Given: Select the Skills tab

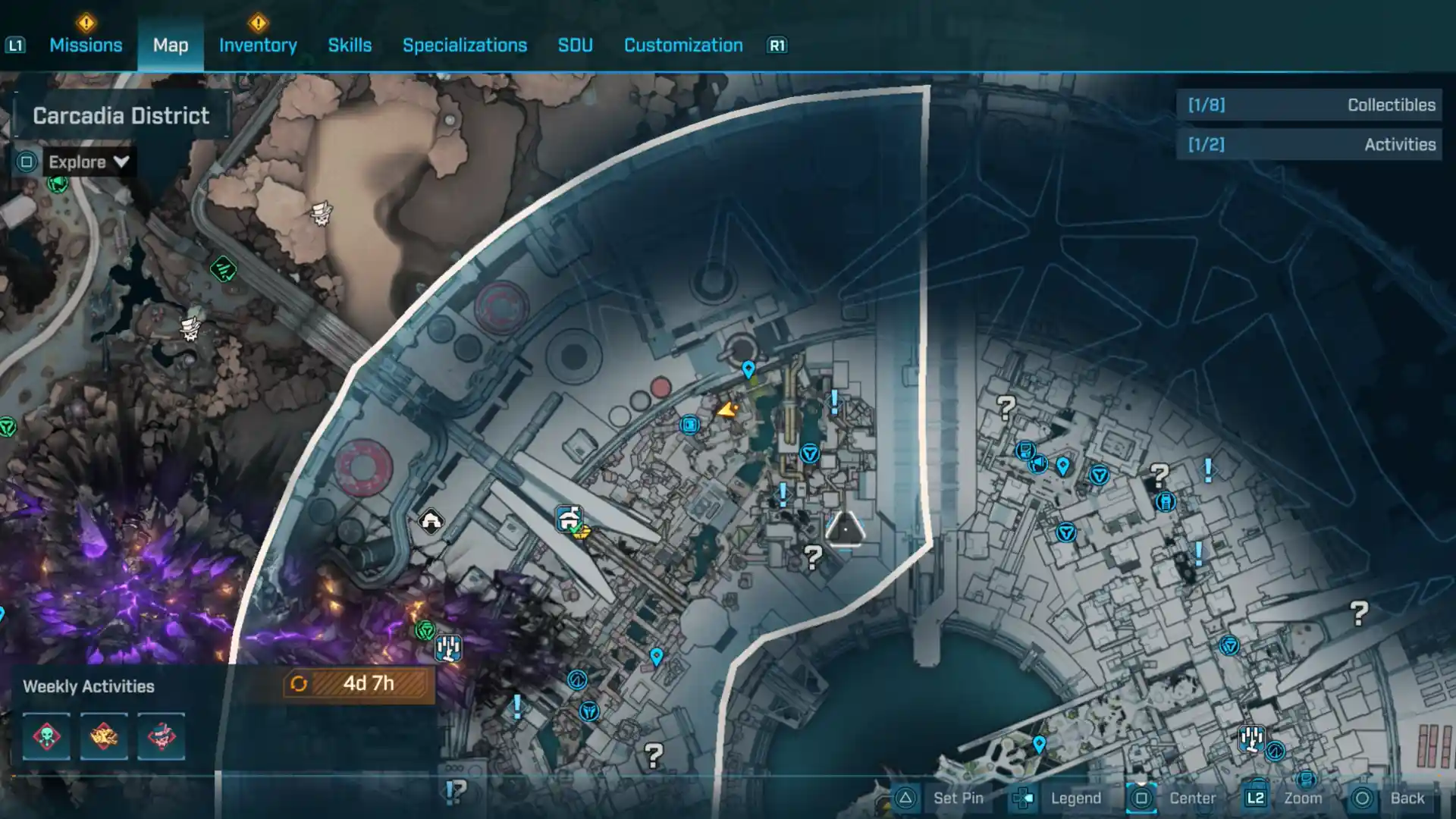Looking at the screenshot, I should tap(350, 45).
